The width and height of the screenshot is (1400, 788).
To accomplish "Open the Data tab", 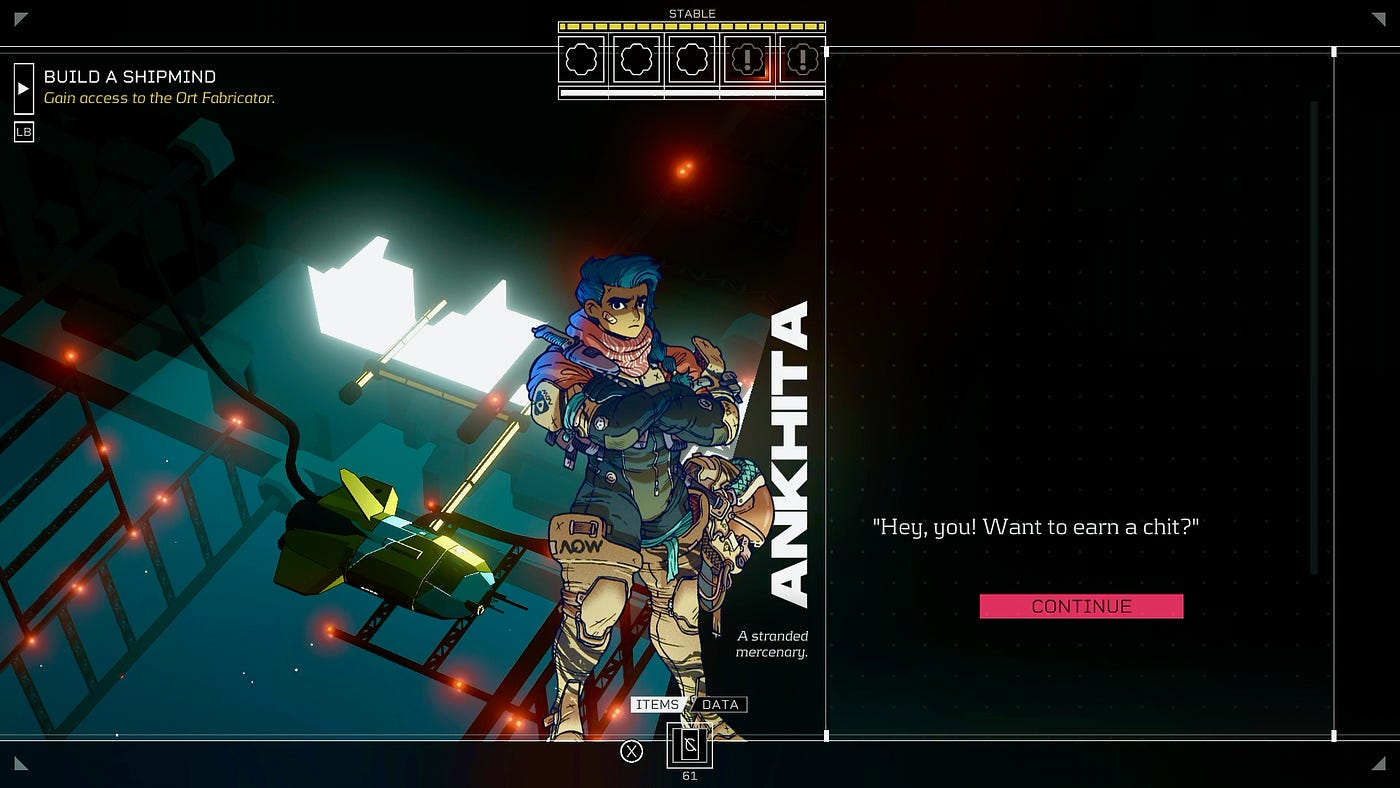I will pyautogui.click(x=720, y=705).
